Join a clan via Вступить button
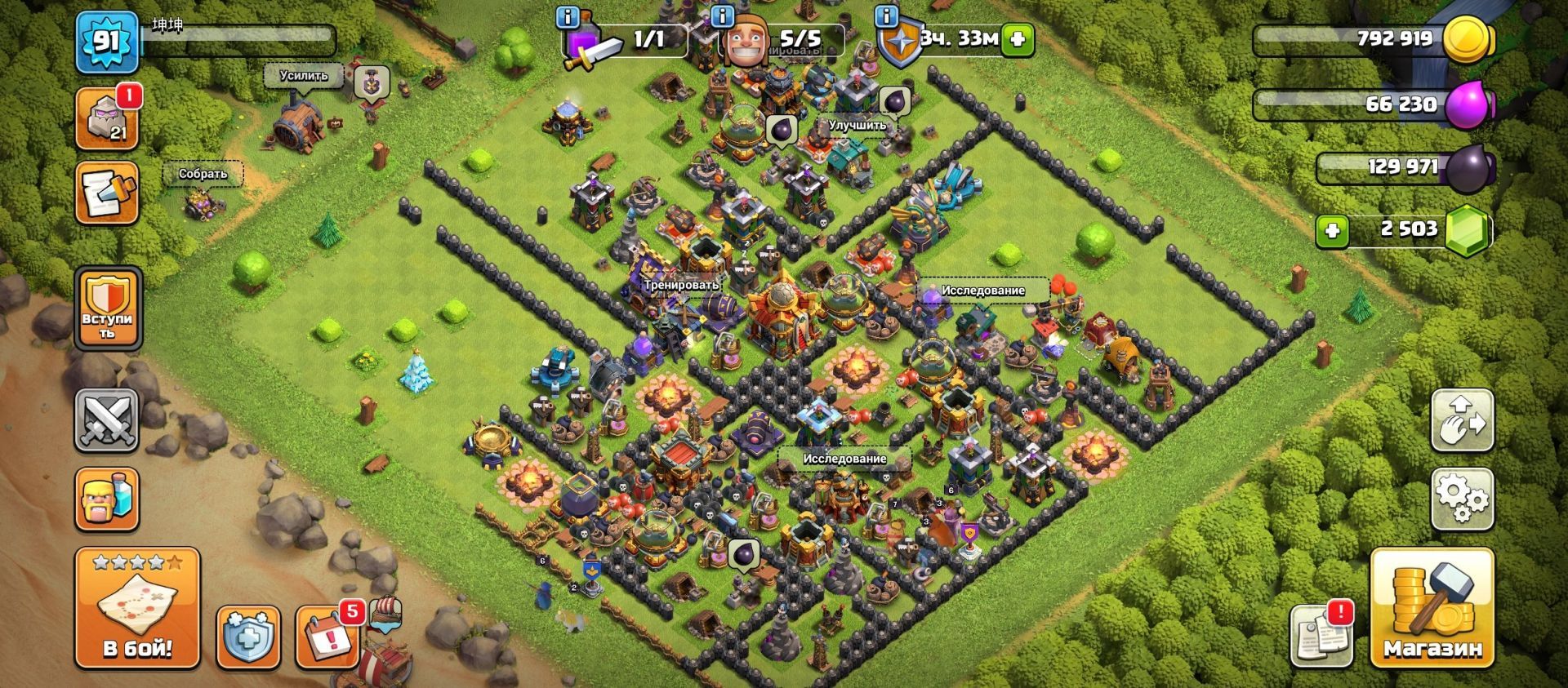Viewport: 1568px width, 688px height. click(107, 310)
